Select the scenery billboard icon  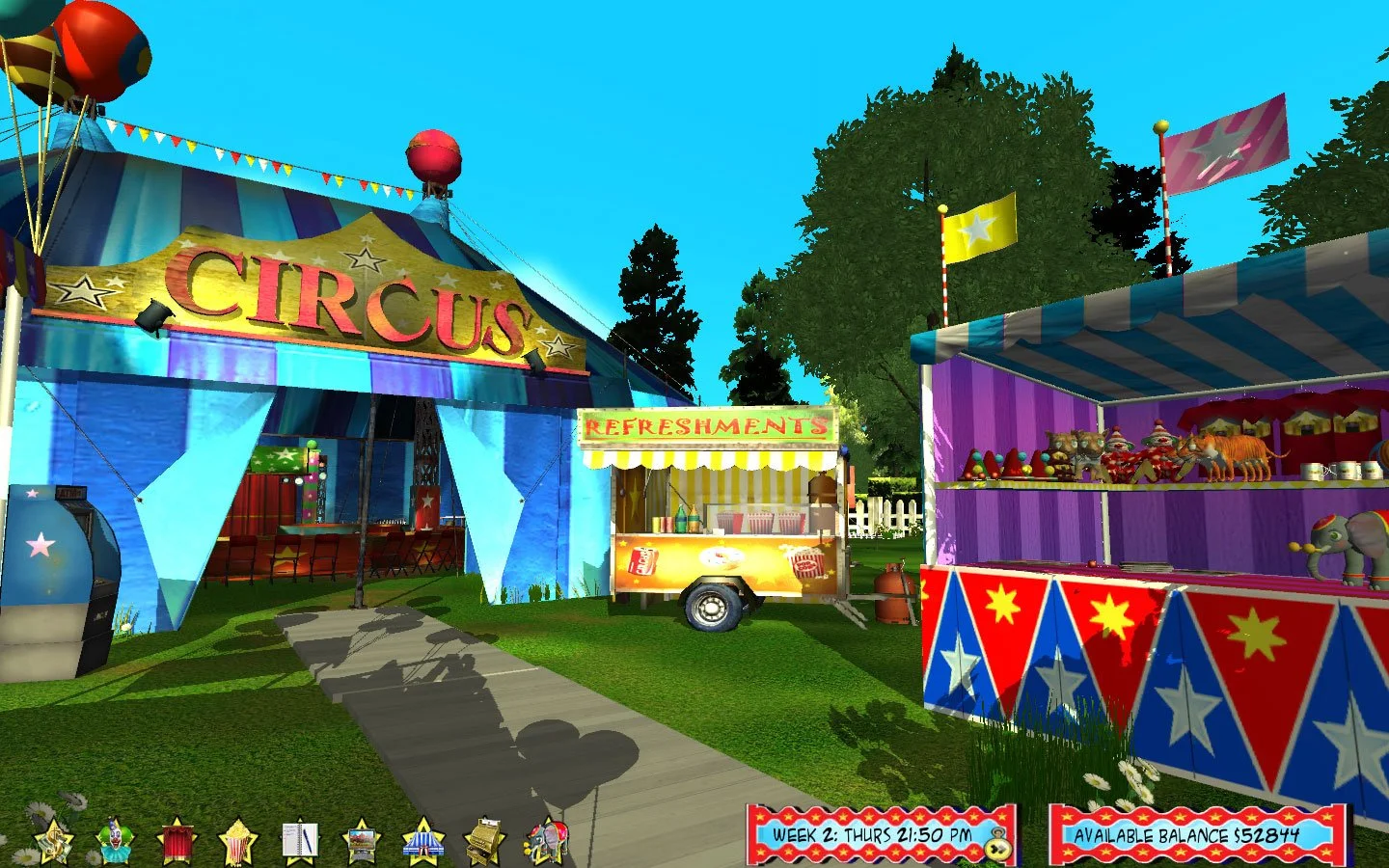tap(361, 839)
